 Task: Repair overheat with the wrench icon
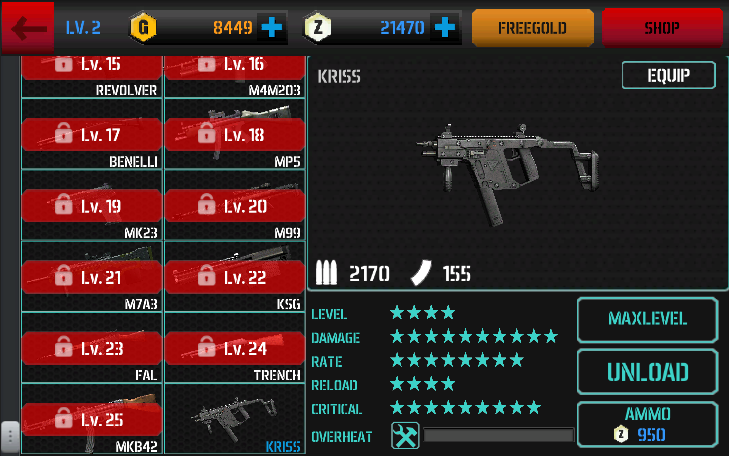click(405, 436)
